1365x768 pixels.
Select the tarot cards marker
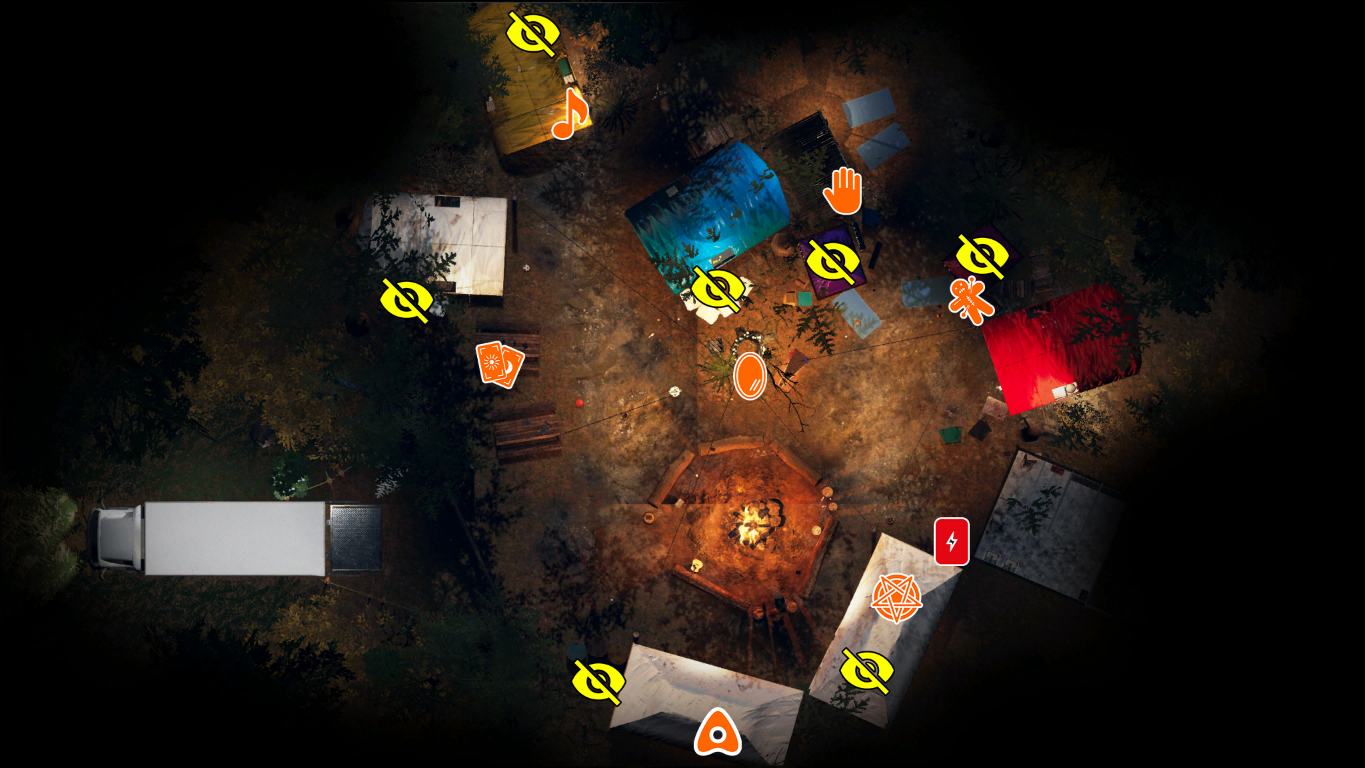pyautogui.click(x=500, y=363)
